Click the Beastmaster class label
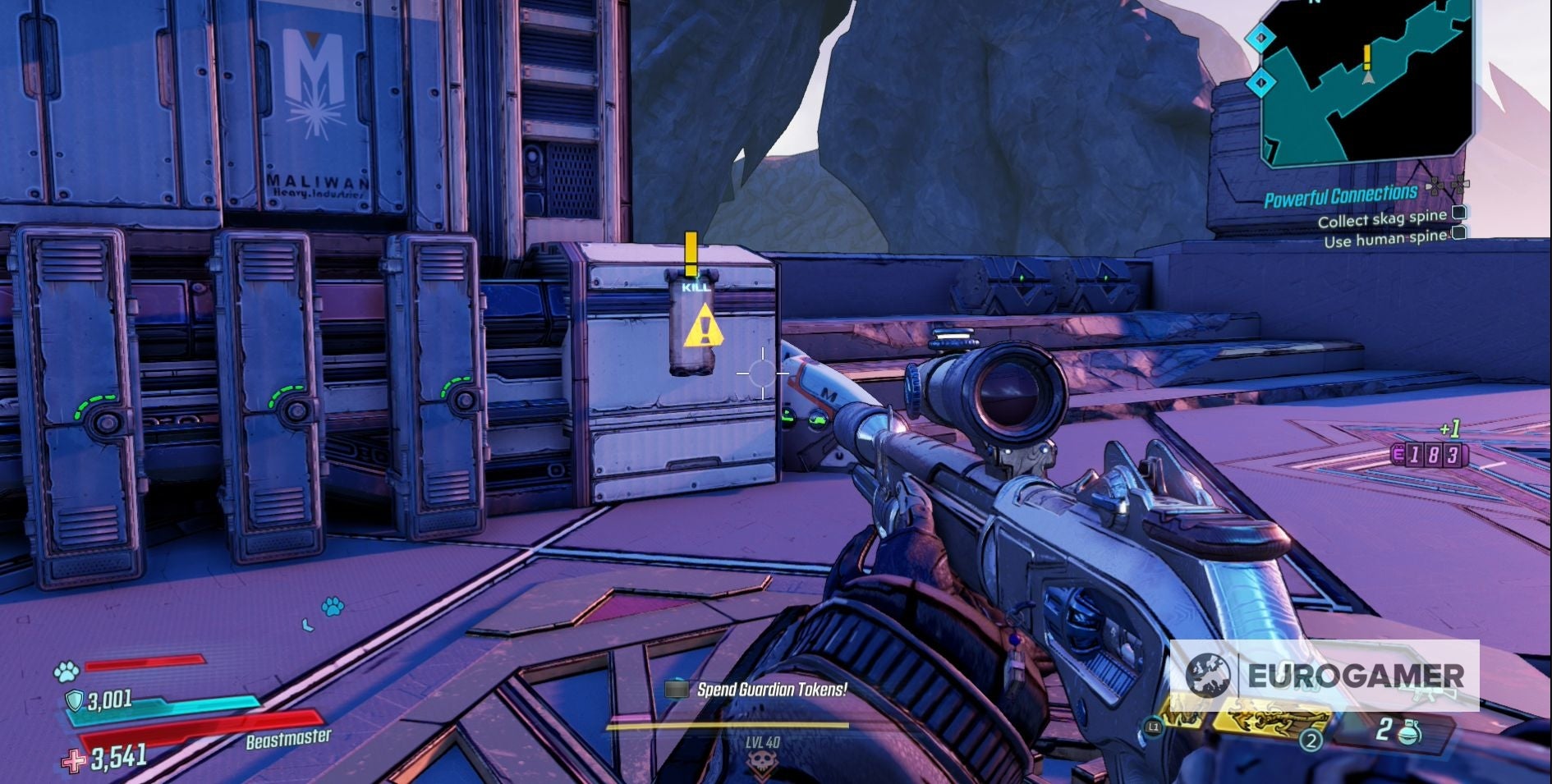The image size is (1552, 784). pyautogui.click(x=287, y=741)
